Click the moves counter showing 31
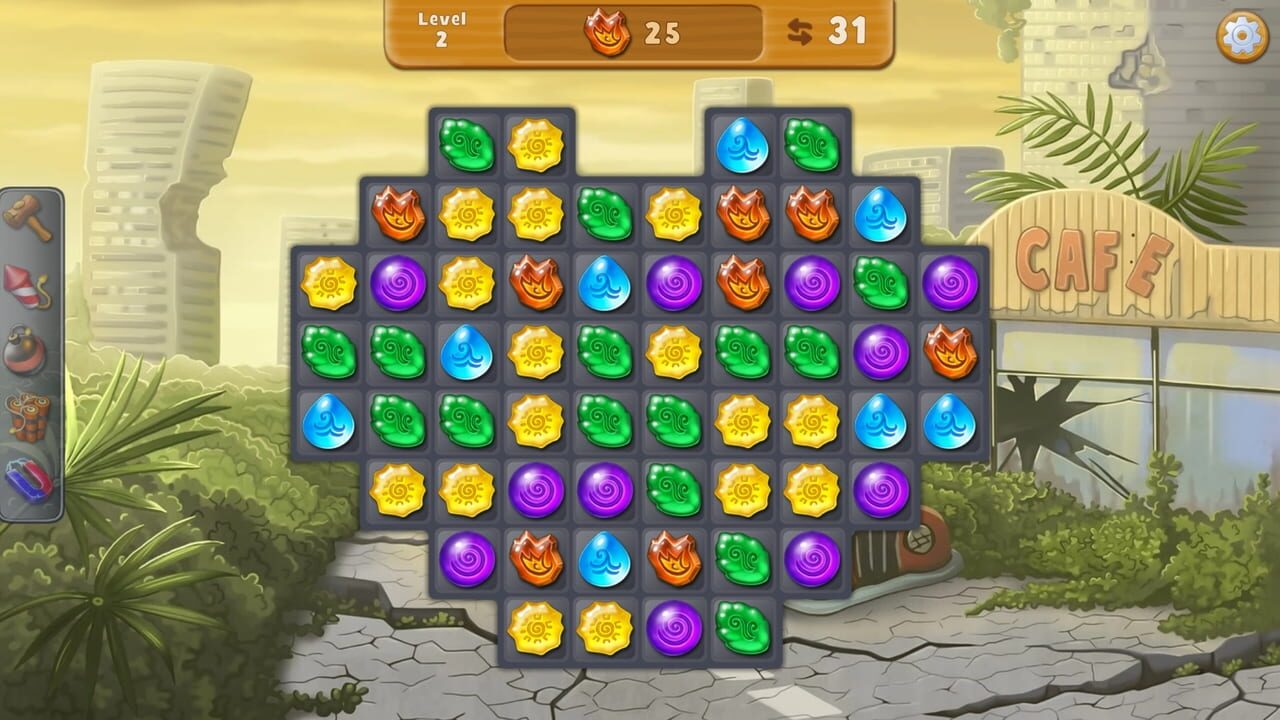This screenshot has width=1280, height=720. 845,30
